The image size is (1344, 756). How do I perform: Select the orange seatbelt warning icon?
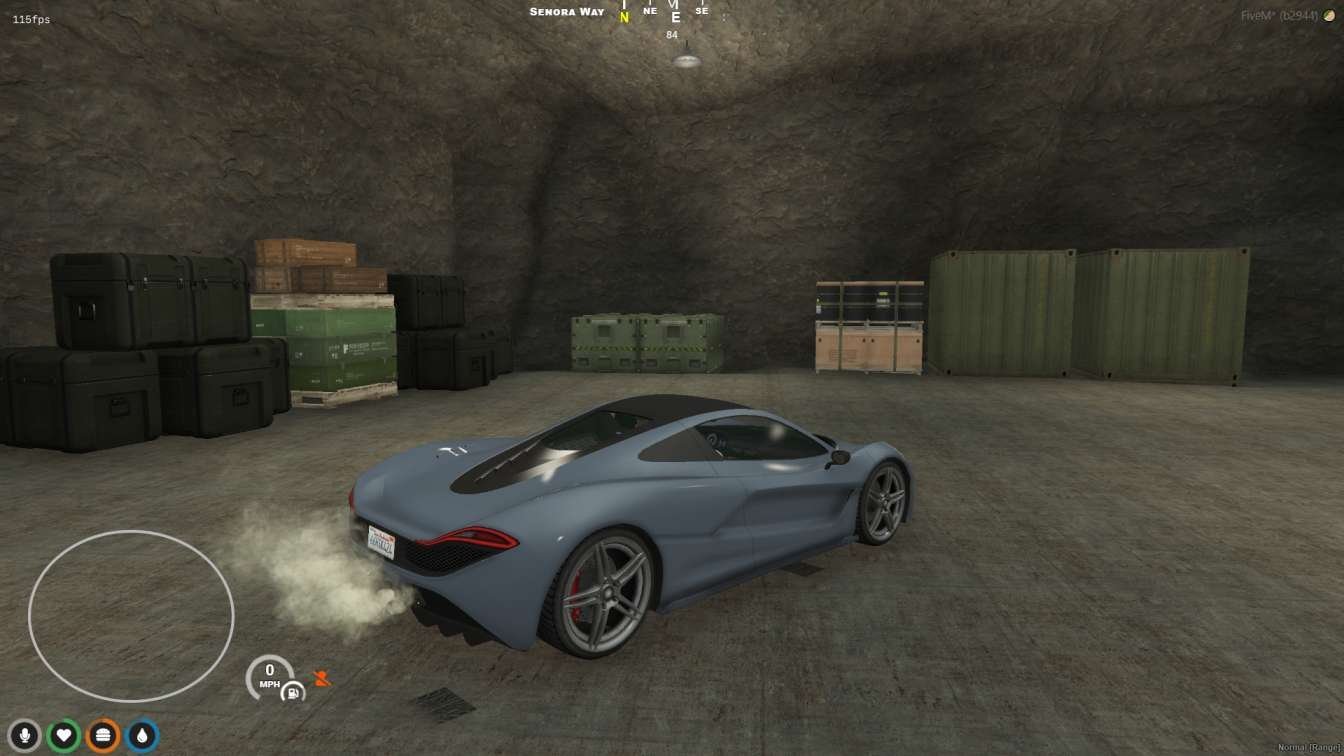click(x=321, y=679)
